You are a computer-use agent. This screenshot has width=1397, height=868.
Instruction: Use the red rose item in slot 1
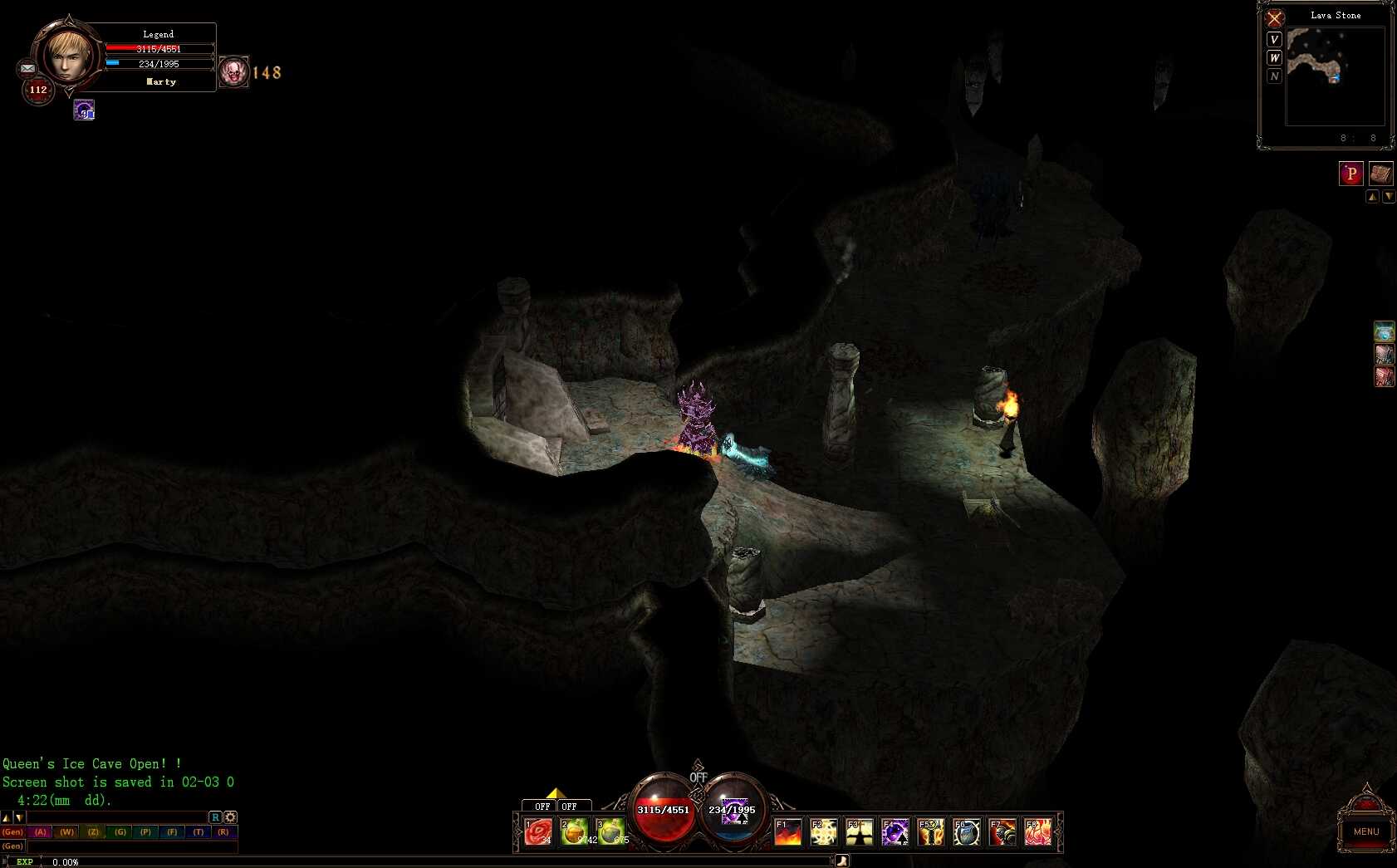538,831
